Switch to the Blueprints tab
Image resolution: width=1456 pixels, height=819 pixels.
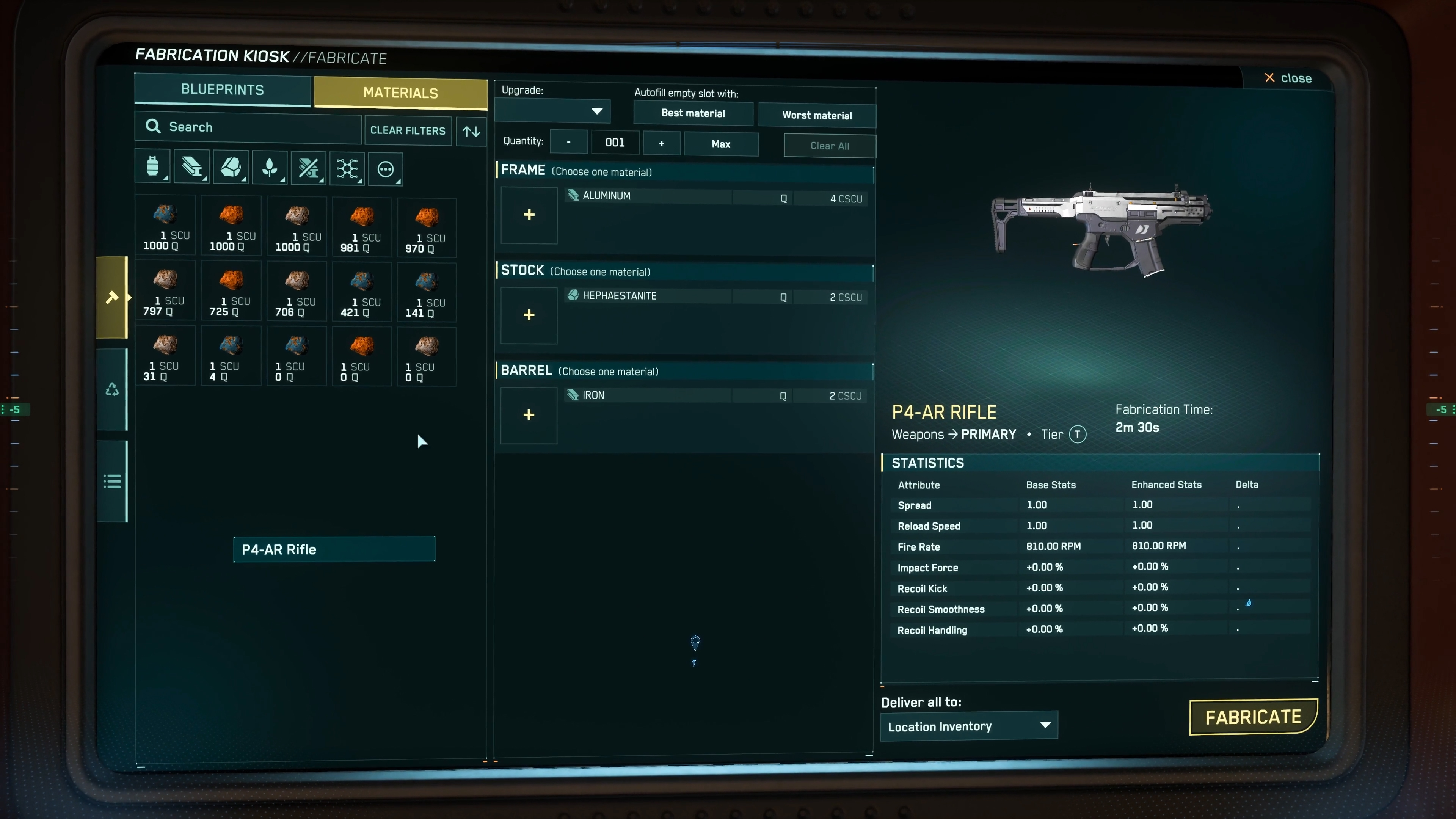[x=222, y=90]
